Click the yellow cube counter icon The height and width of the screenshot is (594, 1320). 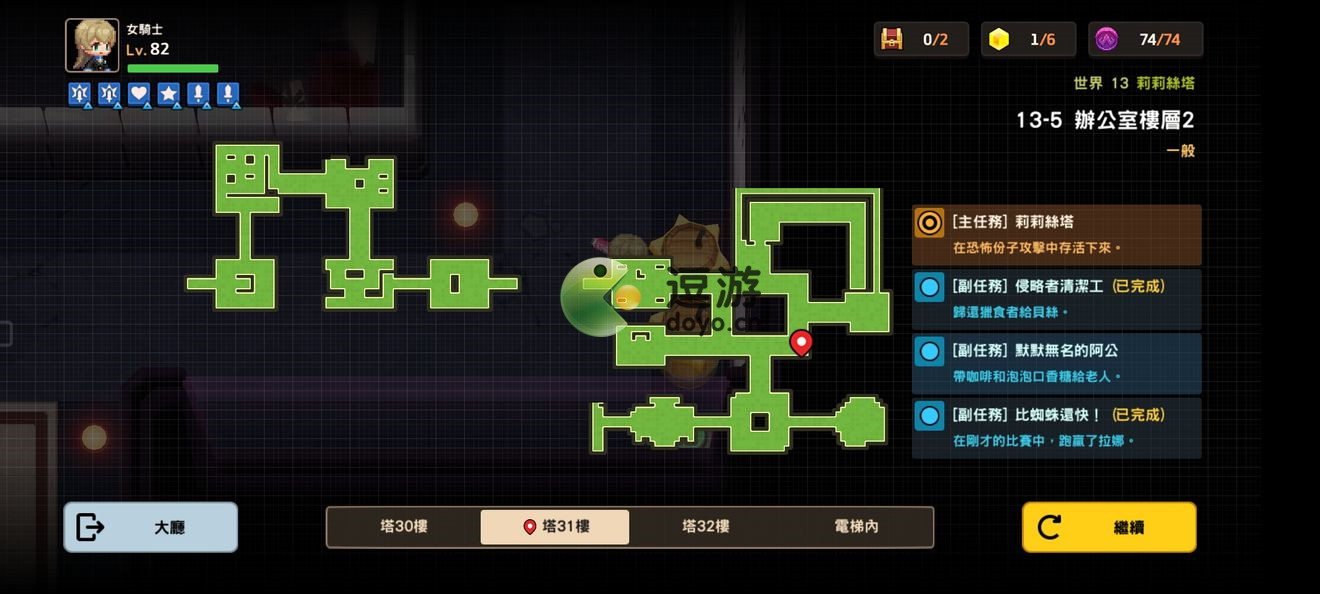[x=998, y=39]
